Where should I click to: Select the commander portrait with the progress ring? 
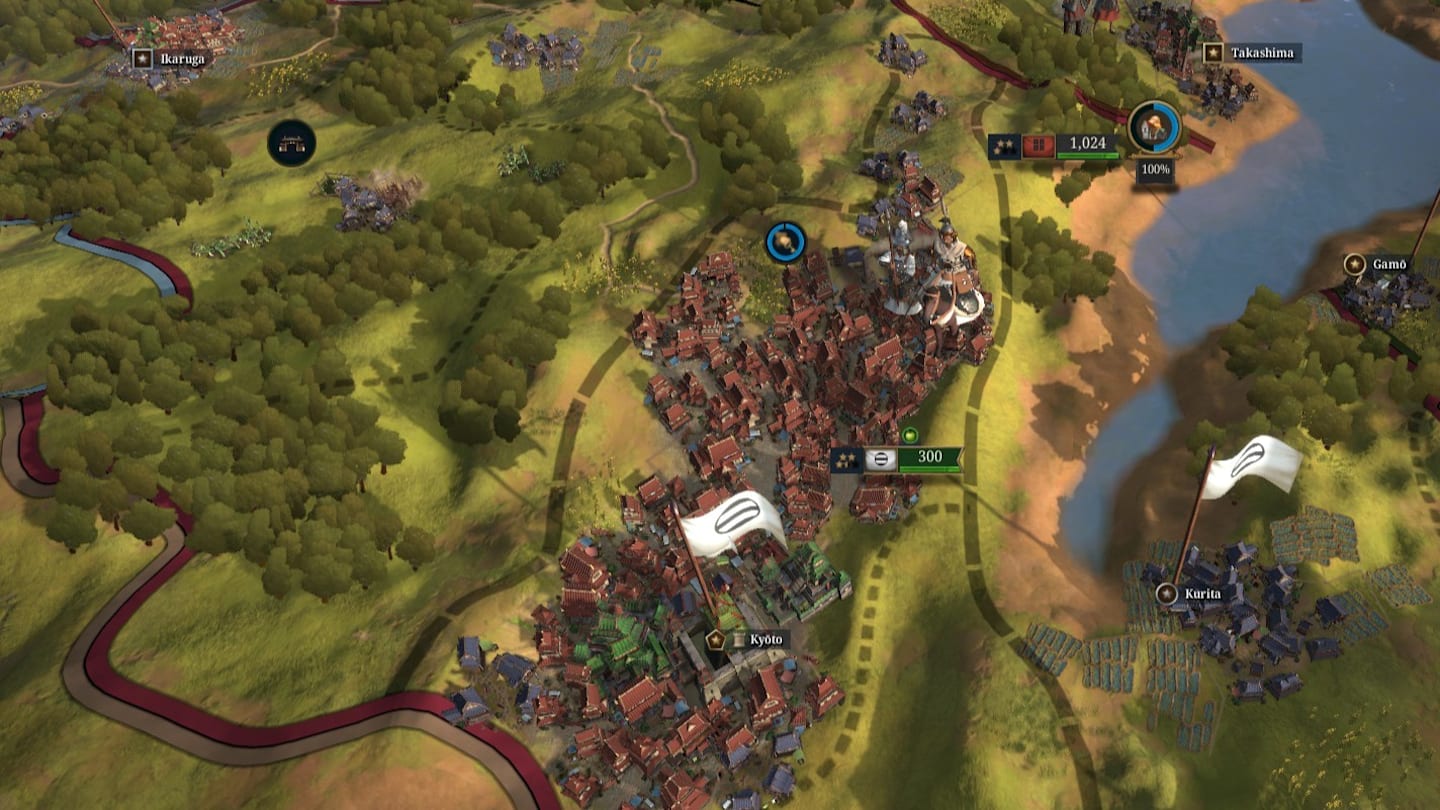point(1155,128)
